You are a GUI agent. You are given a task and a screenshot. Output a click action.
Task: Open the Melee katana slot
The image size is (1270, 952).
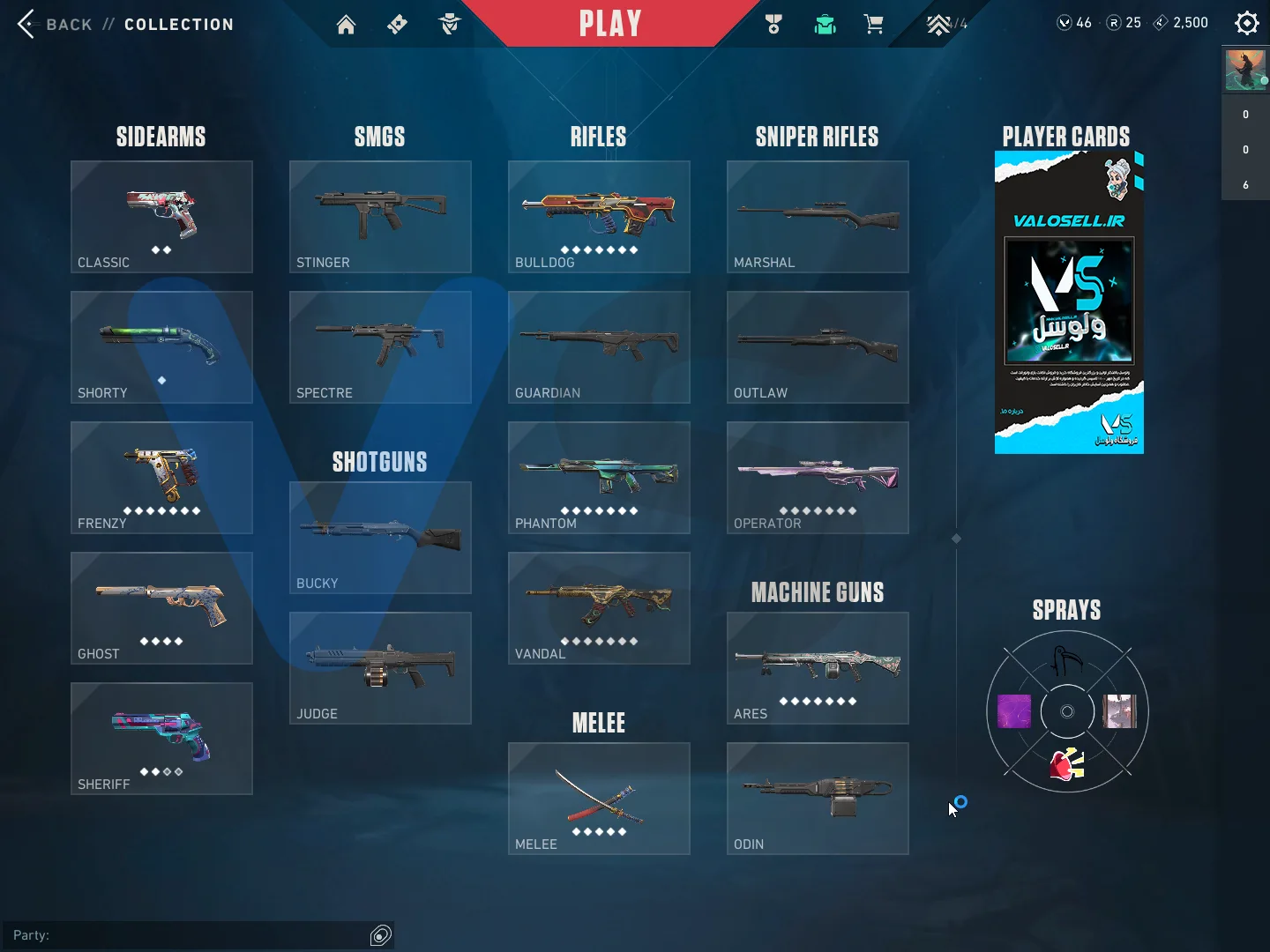click(599, 799)
